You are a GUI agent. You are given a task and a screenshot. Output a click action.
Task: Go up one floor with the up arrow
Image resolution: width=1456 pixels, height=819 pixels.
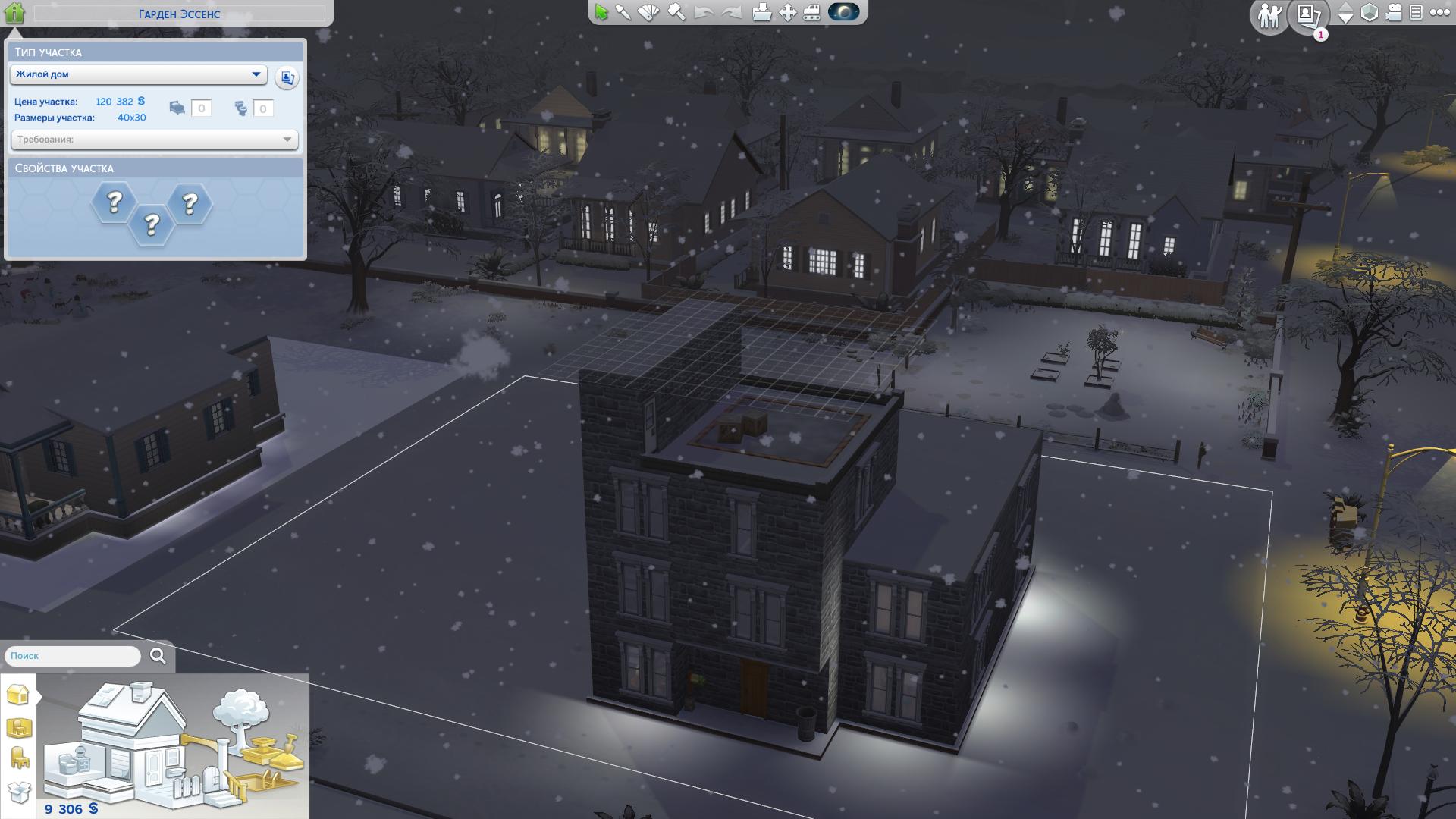(1345, 8)
